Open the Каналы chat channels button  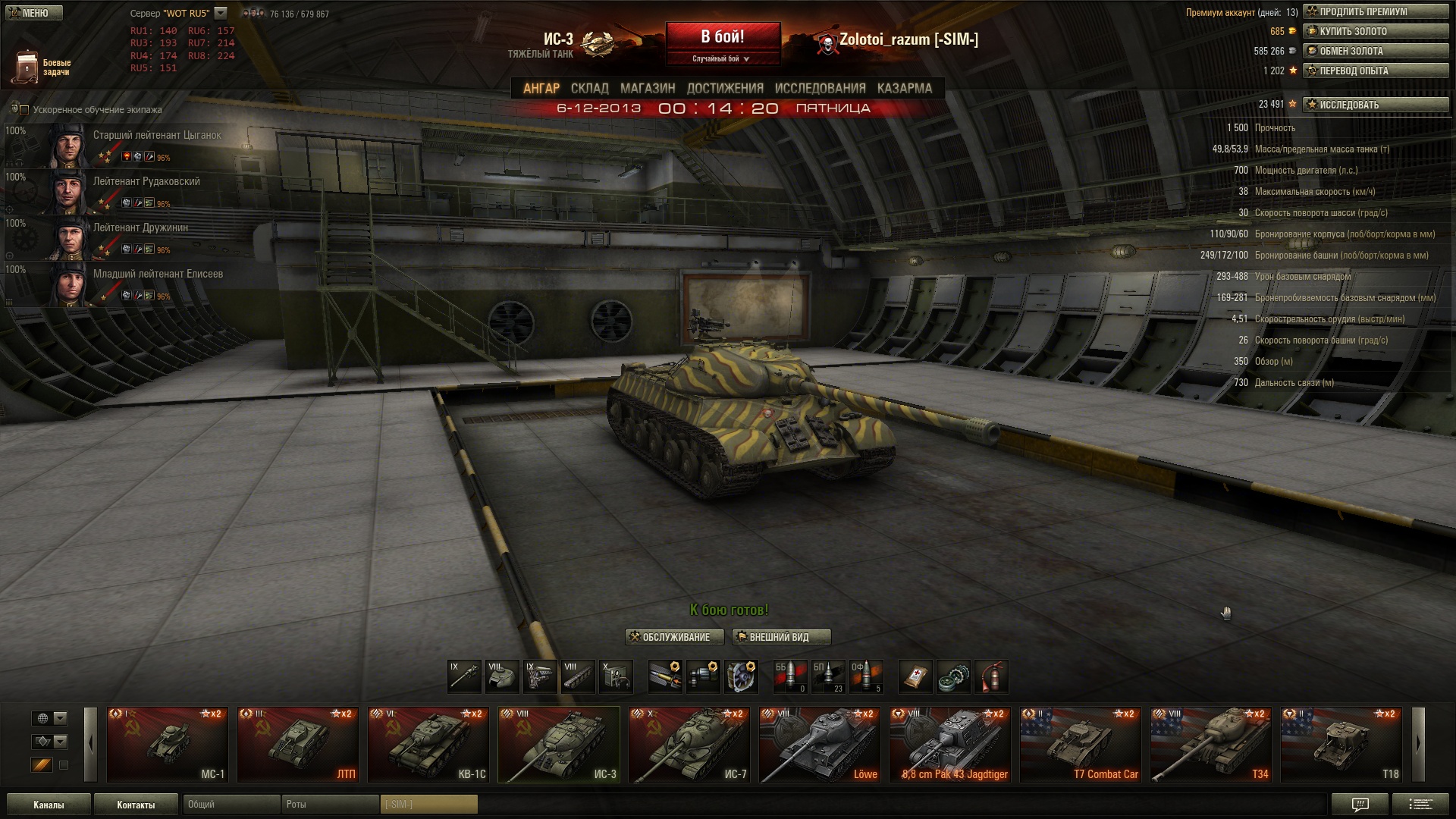[x=49, y=805]
